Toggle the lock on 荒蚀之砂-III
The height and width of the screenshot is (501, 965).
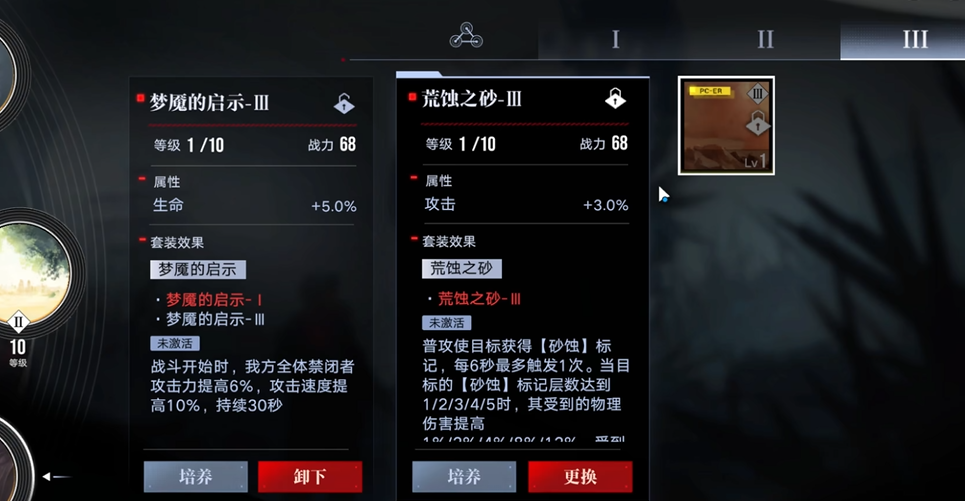[x=615, y=99]
